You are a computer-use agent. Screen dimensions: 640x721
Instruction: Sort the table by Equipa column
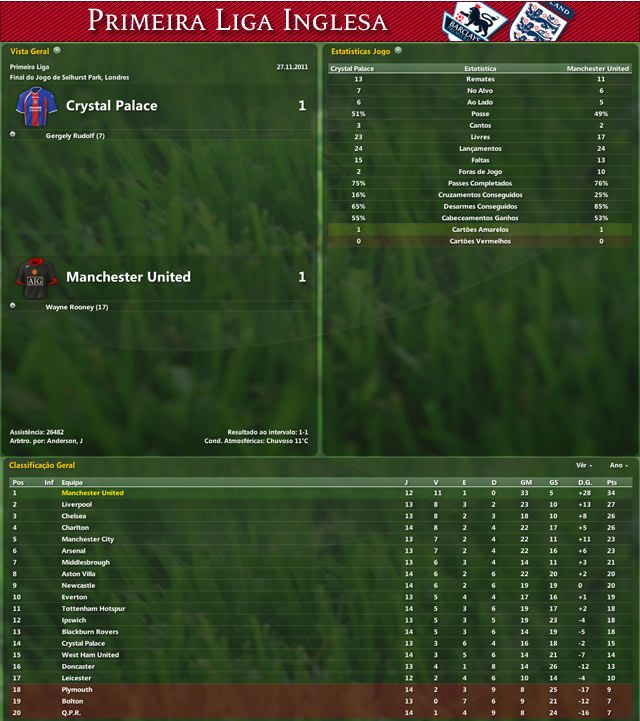[72, 481]
